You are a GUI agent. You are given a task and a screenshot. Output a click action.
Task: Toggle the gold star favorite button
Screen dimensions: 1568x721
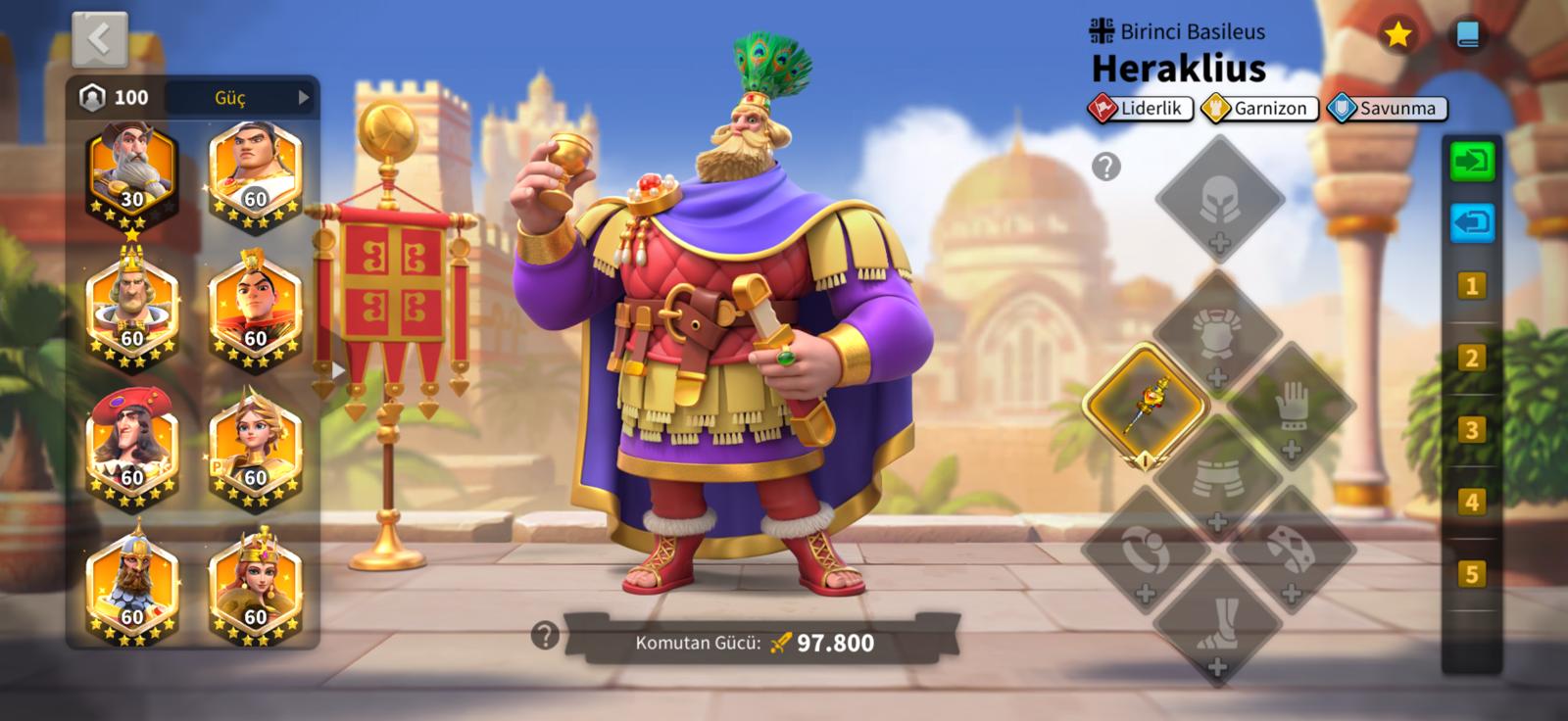click(x=1396, y=36)
